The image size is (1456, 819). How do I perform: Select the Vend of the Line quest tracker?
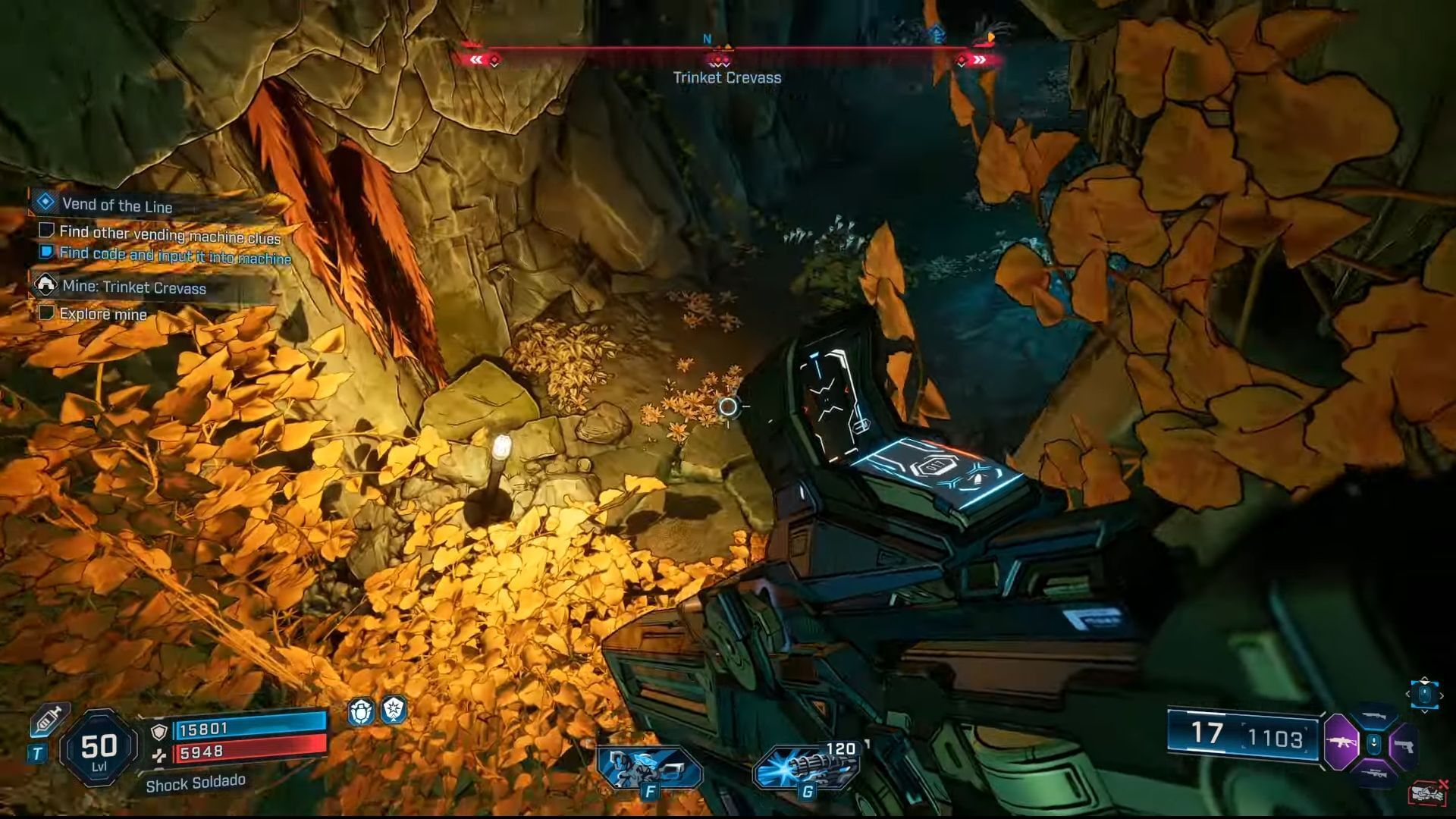(117, 205)
